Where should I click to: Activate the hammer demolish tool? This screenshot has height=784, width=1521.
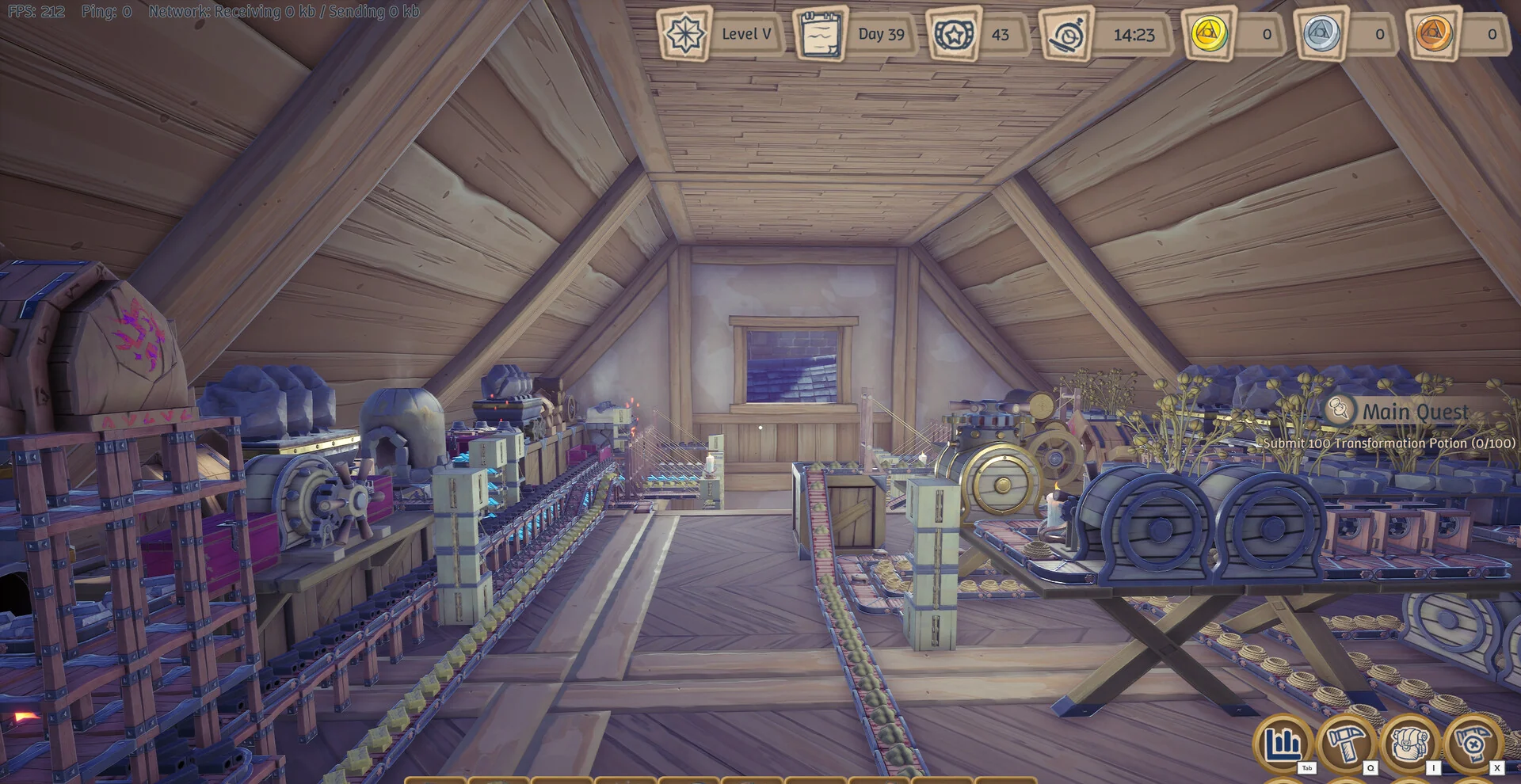point(1473,744)
